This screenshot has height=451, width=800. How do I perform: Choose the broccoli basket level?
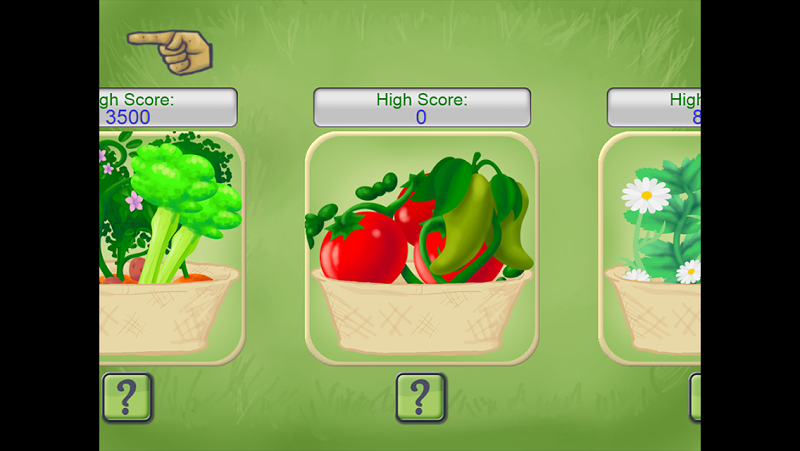[172, 247]
